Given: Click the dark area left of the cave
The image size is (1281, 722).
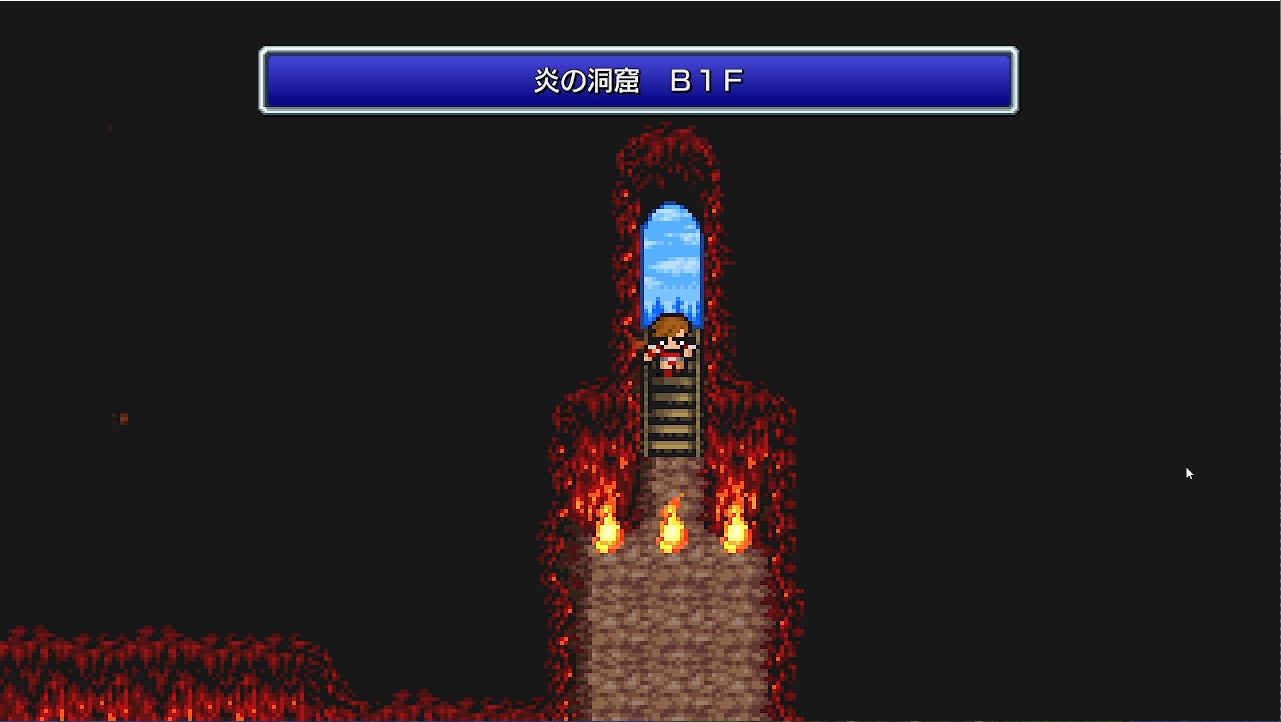Looking at the screenshot, I should coord(300,400).
